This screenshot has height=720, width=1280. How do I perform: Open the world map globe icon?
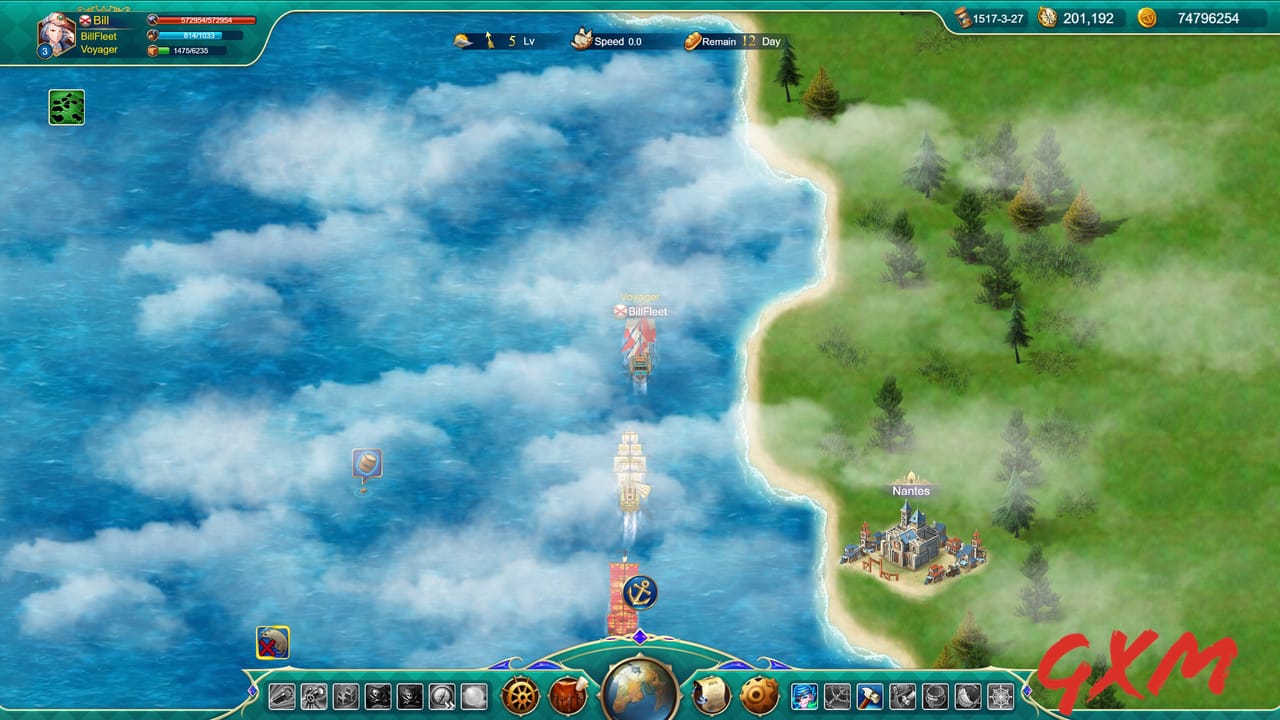[636, 692]
